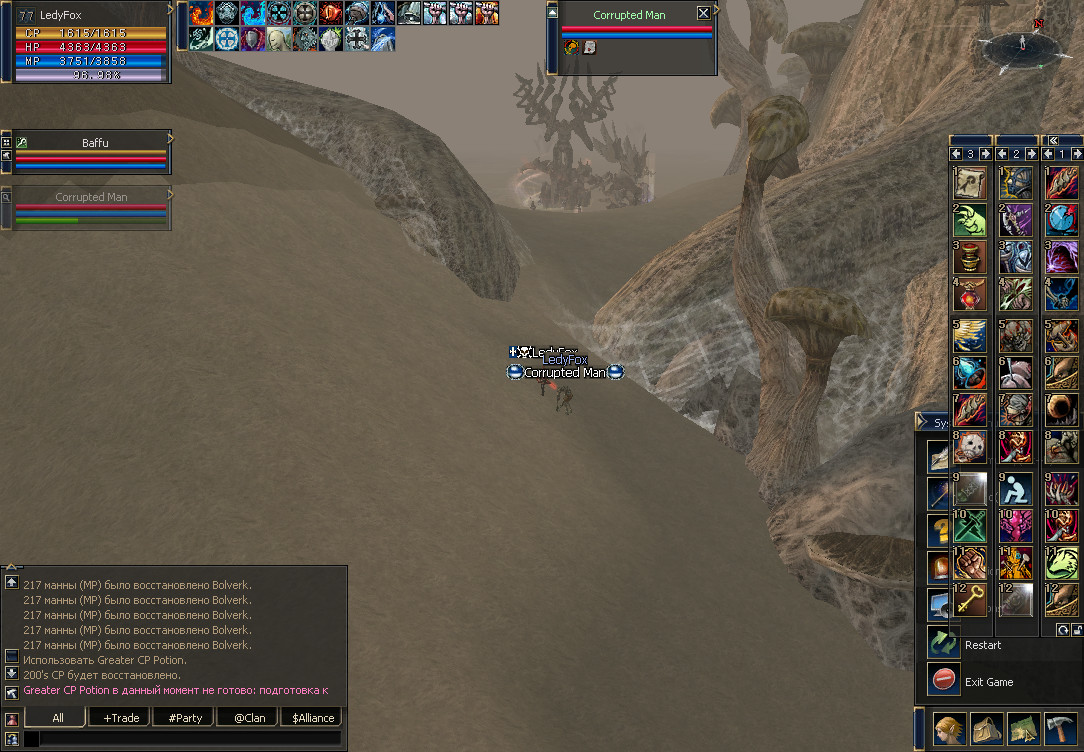Show the All chat tab
The width and height of the screenshot is (1084, 752).
pos(57,717)
